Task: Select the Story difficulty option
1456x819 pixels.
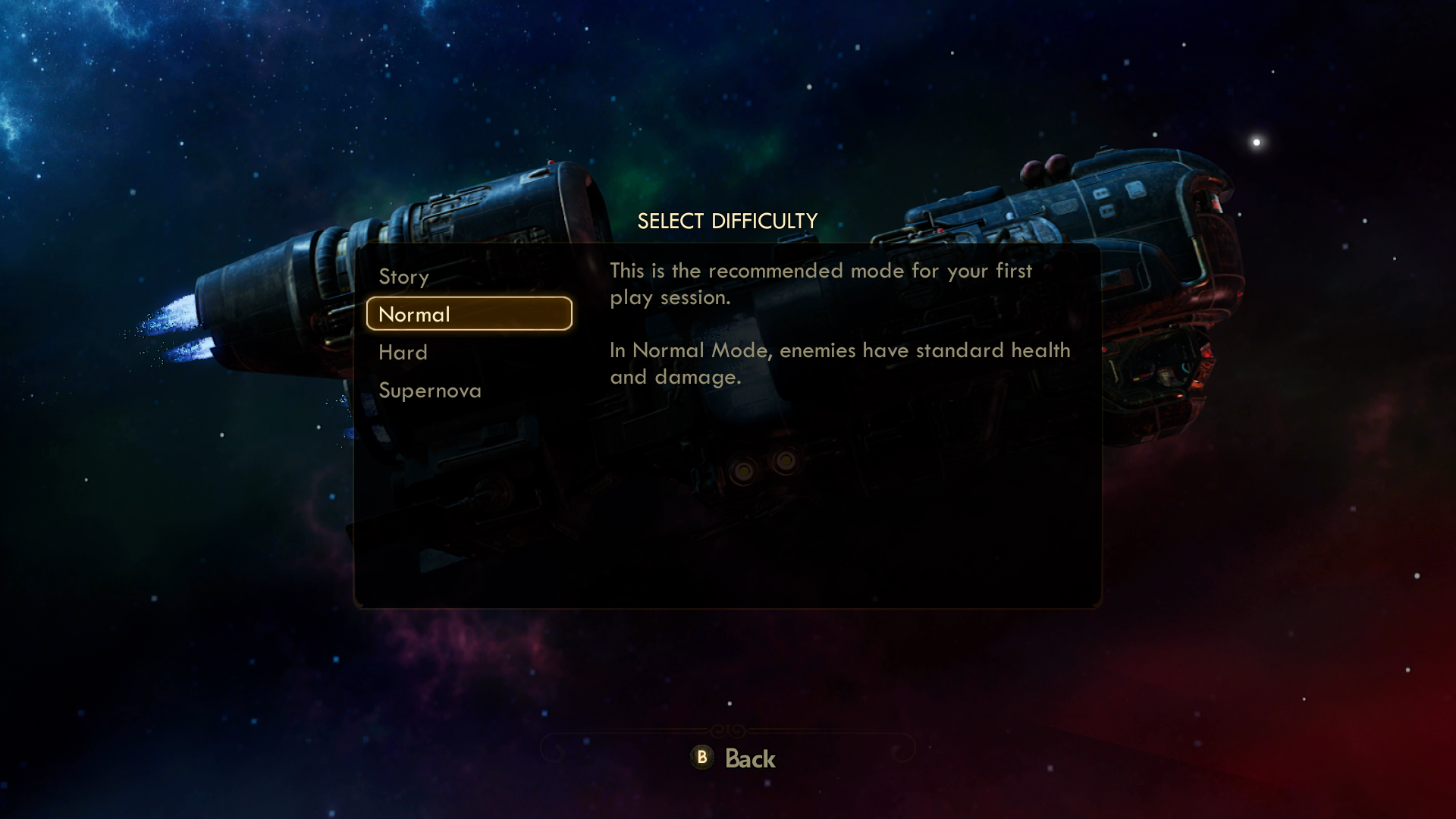Action: (403, 278)
